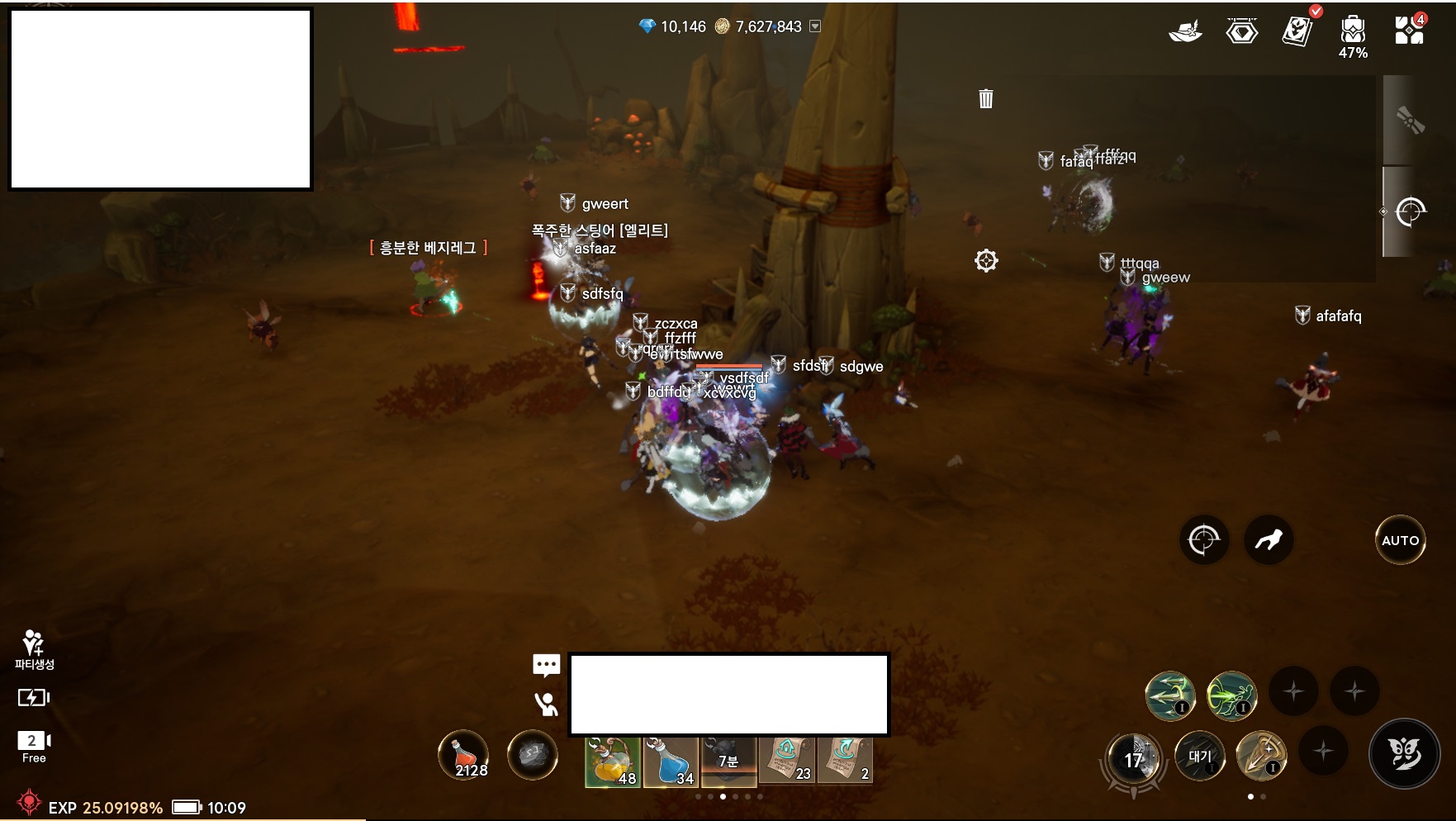Create a party with 파티생성 button
1456x821 pixels.
34,649
